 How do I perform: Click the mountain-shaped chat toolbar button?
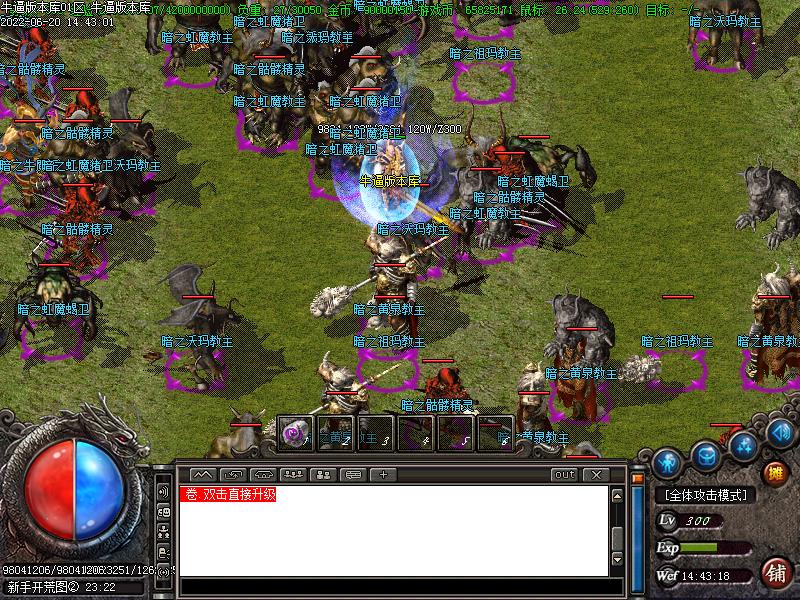coord(201,474)
